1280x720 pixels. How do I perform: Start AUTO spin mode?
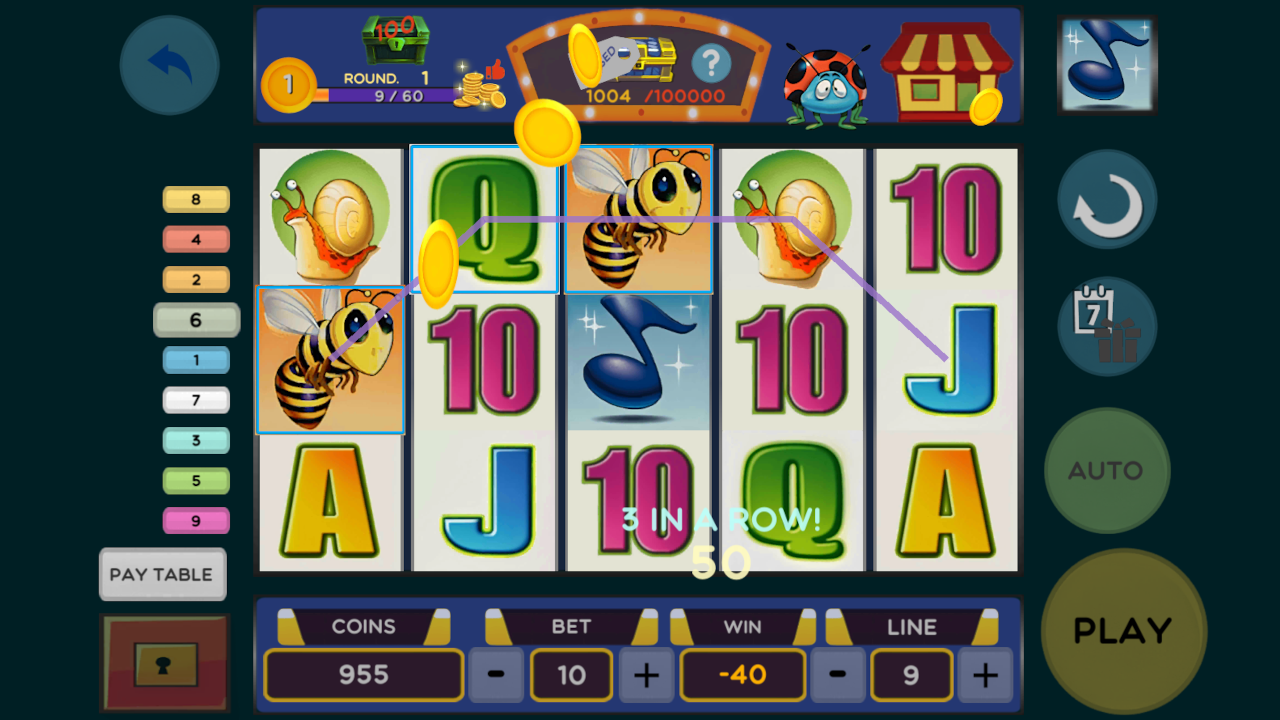pos(1107,470)
